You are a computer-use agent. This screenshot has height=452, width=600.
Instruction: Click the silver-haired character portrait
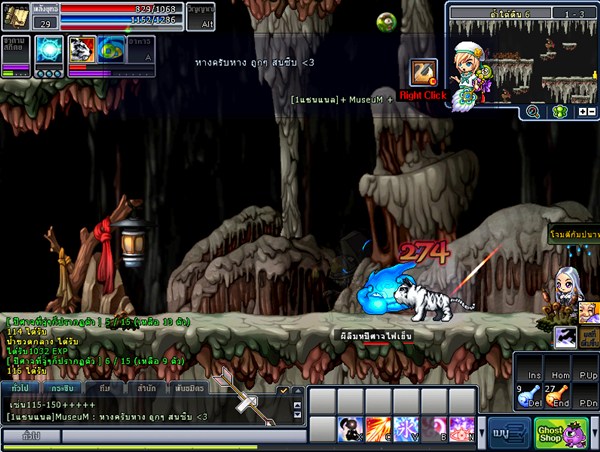564,284
